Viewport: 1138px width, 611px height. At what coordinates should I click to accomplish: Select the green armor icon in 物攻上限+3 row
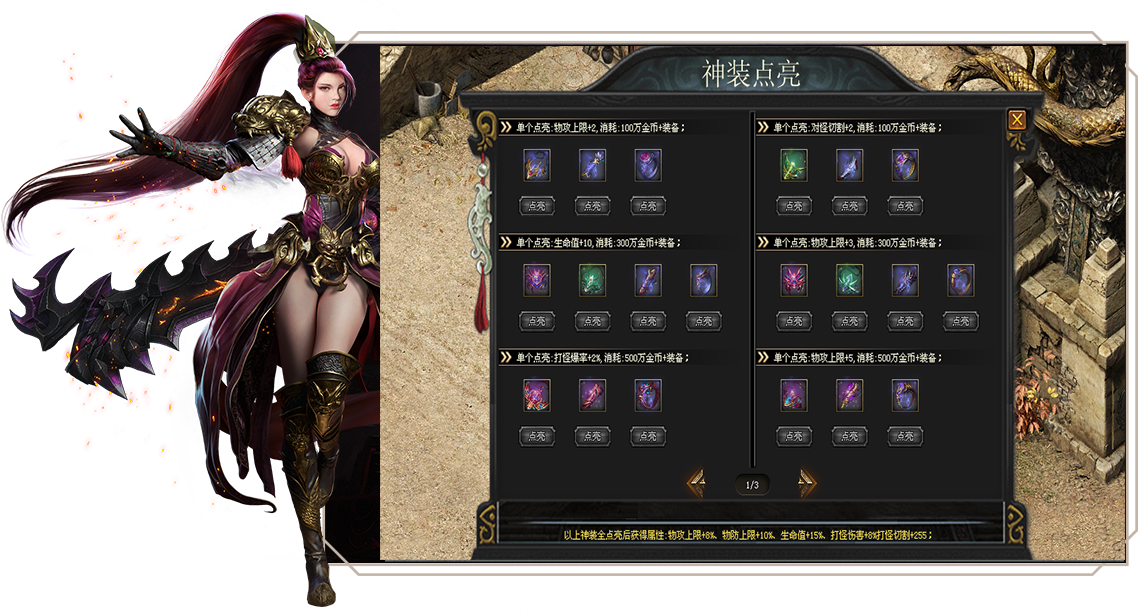click(x=849, y=281)
